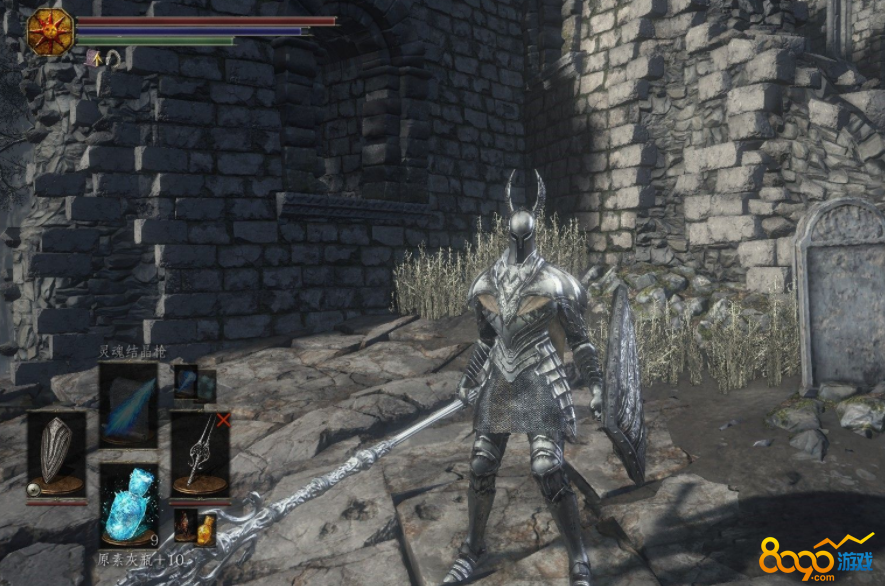Click the queued orange flask item icon
Image resolution: width=885 pixels, height=586 pixels.
coord(205,527)
